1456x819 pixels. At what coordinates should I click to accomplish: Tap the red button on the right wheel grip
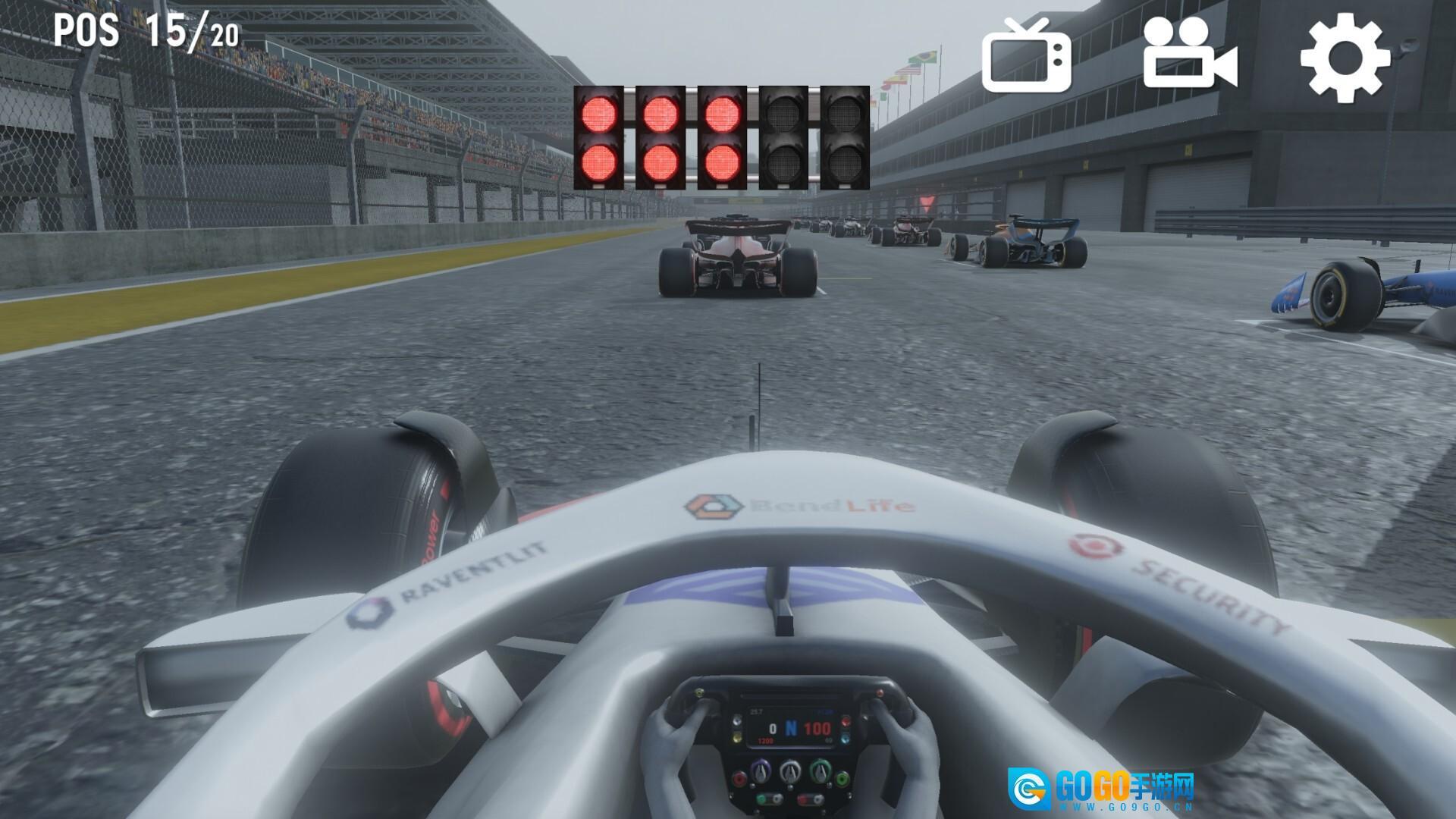tap(880, 692)
